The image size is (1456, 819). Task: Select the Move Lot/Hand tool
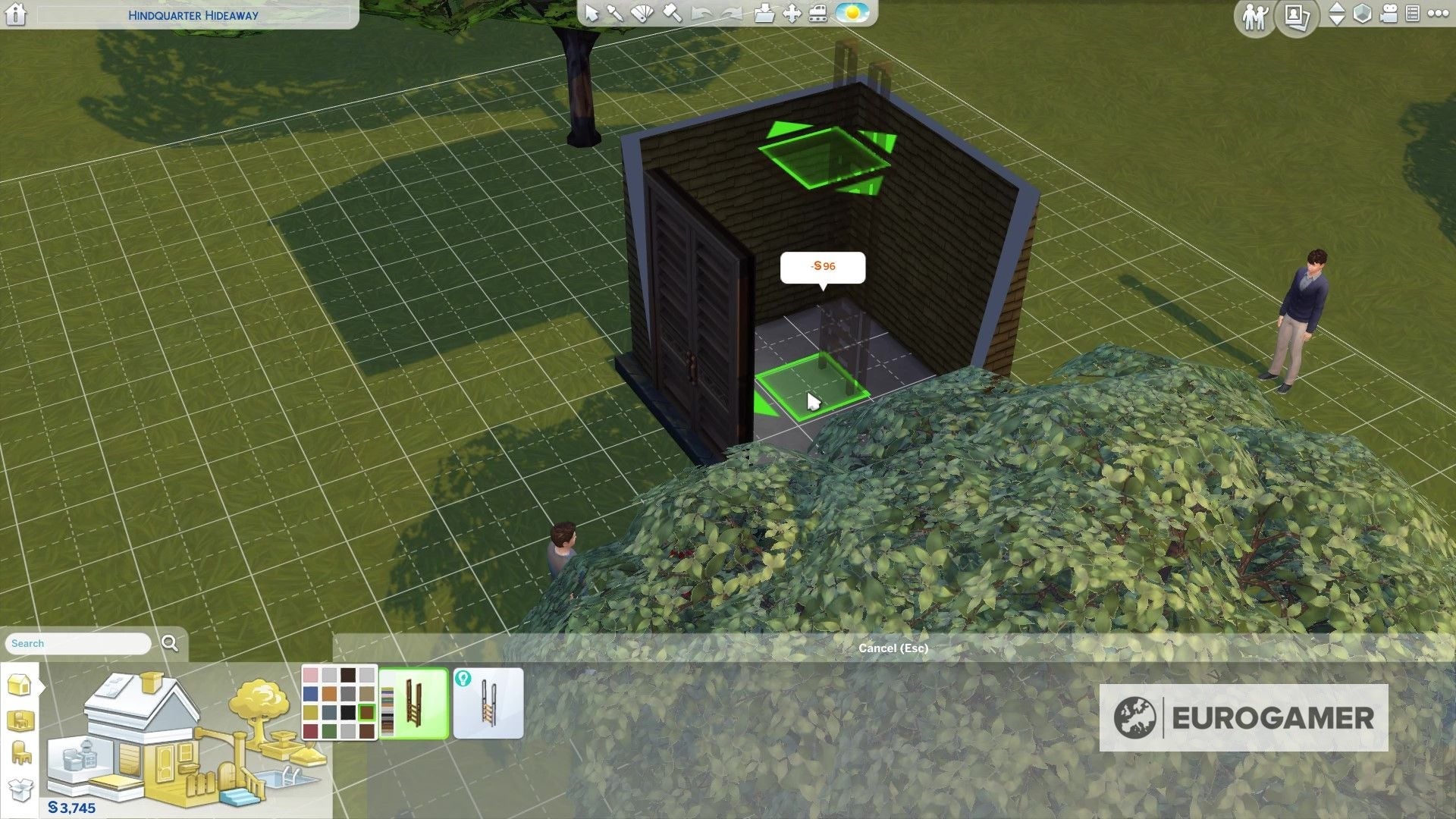coord(792,14)
